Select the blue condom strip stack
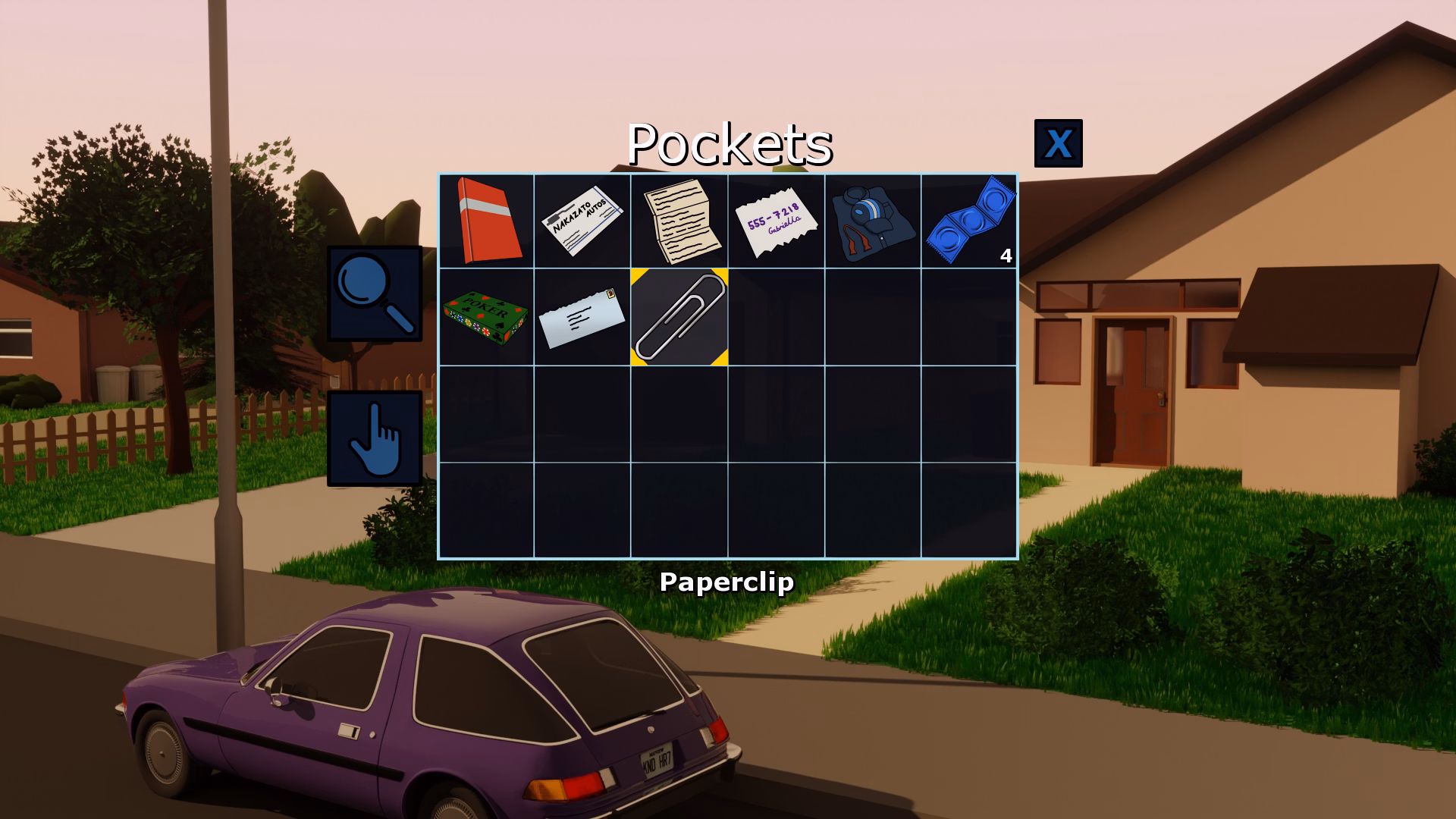This screenshot has width=1456, height=819. (970, 221)
